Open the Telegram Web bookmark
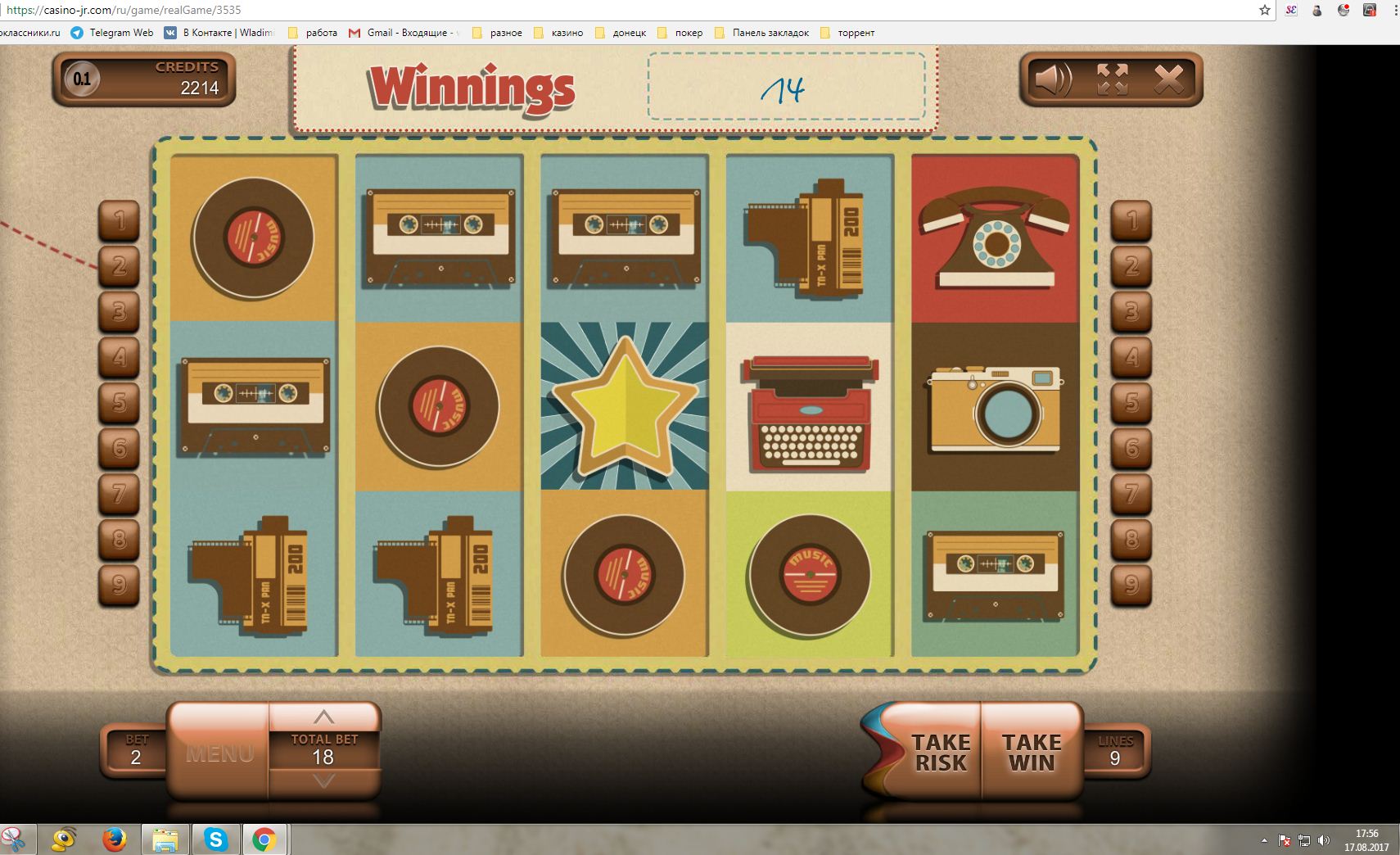Viewport: 1400px width, 855px height. coord(112,33)
